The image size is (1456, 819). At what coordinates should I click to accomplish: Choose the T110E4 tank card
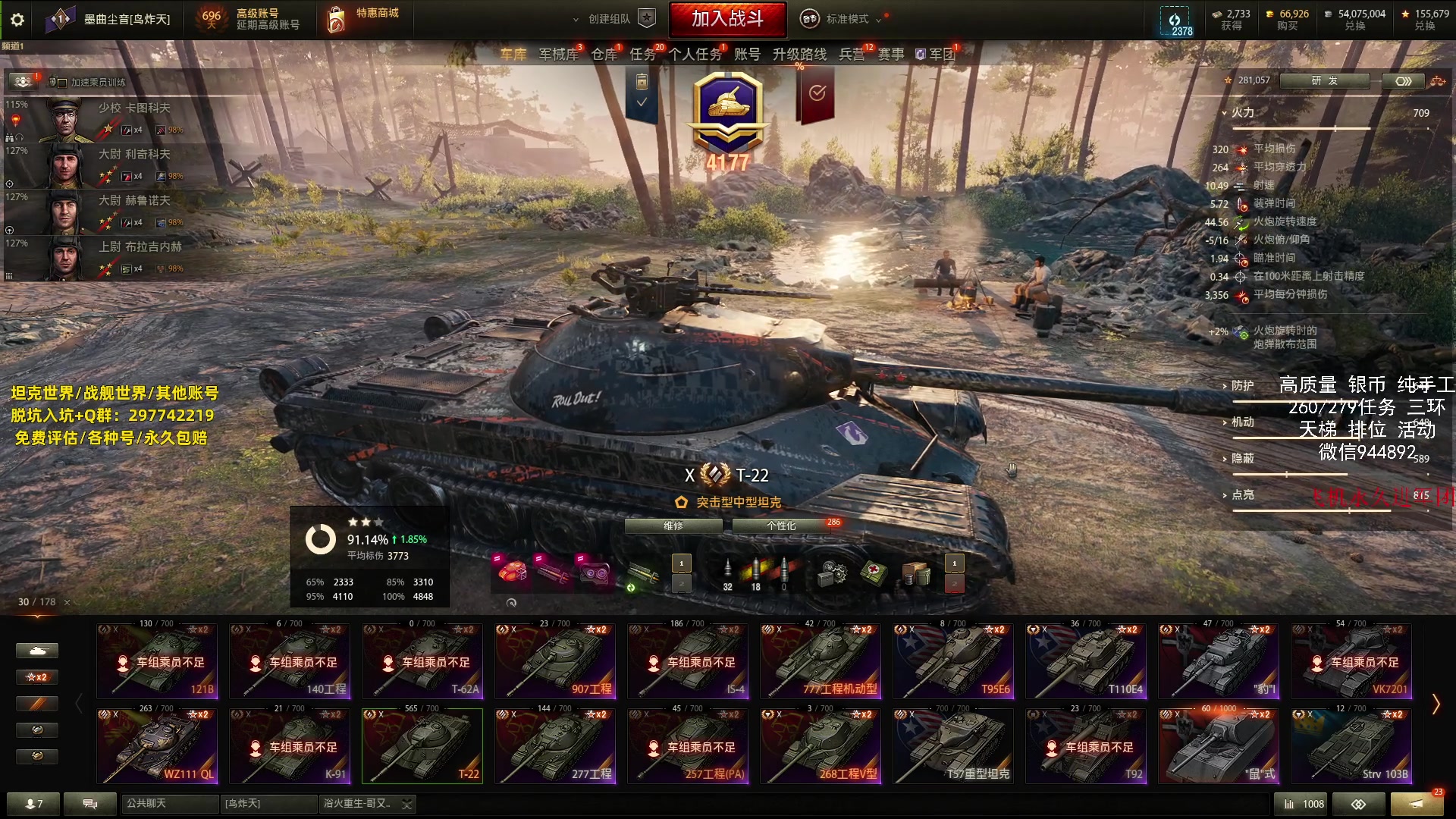[1086, 661]
